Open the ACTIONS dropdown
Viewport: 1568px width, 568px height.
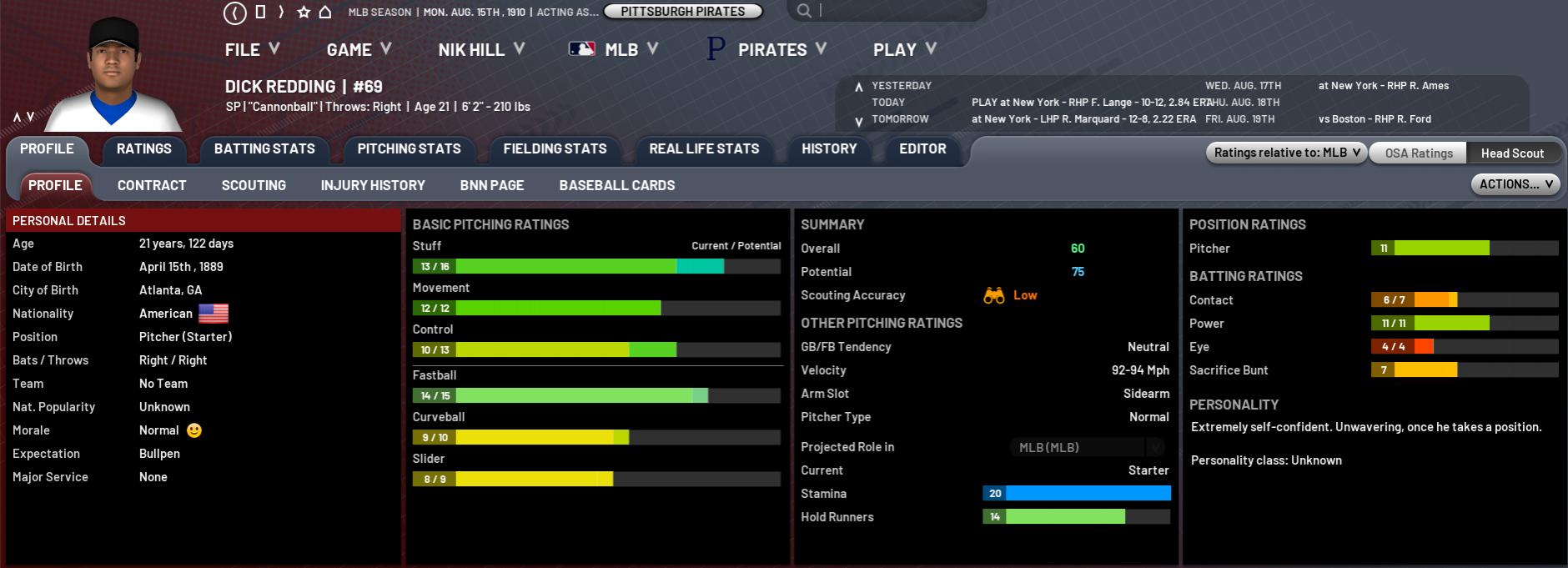tap(1515, 184)
